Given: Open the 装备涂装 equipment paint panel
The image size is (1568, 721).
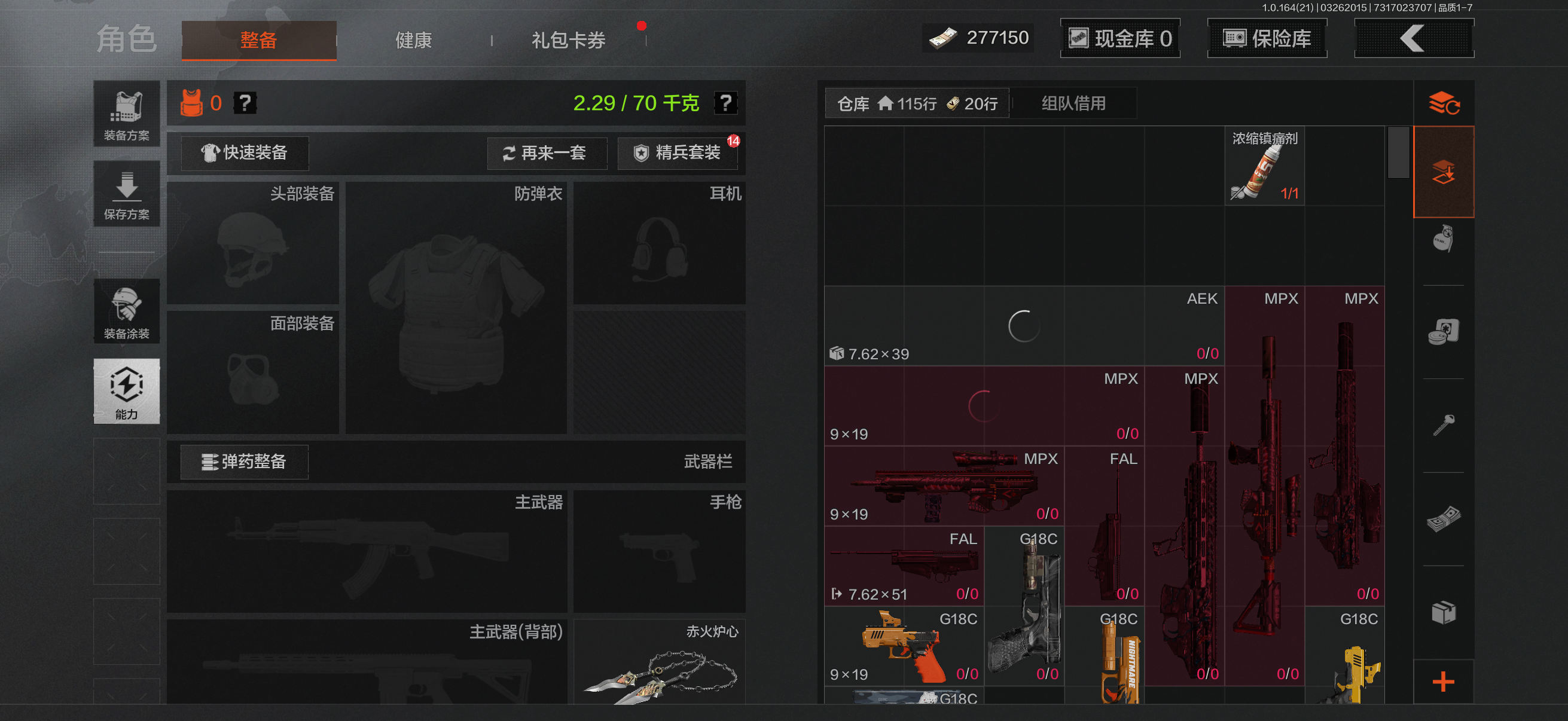Looking at the screenshot, I should click(x=126, y=312).
